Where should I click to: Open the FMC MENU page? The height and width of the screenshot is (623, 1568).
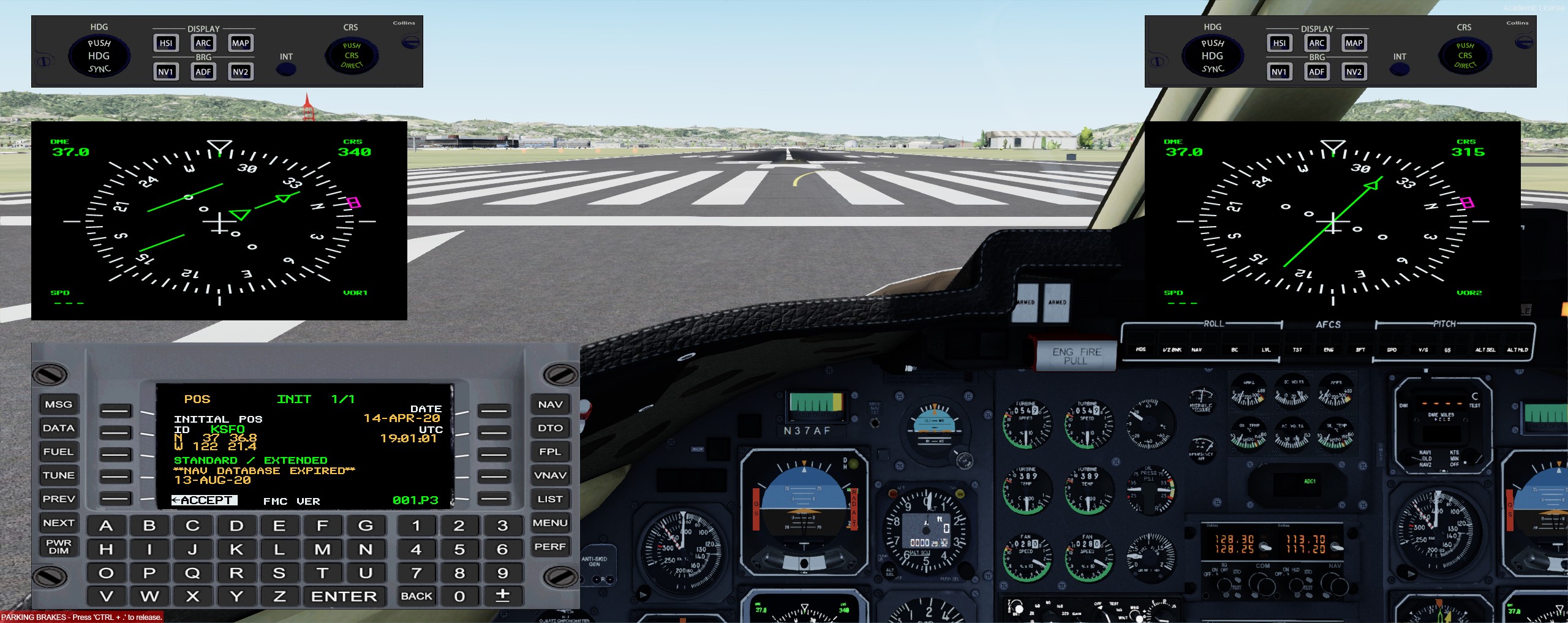[x=550, y=523]
